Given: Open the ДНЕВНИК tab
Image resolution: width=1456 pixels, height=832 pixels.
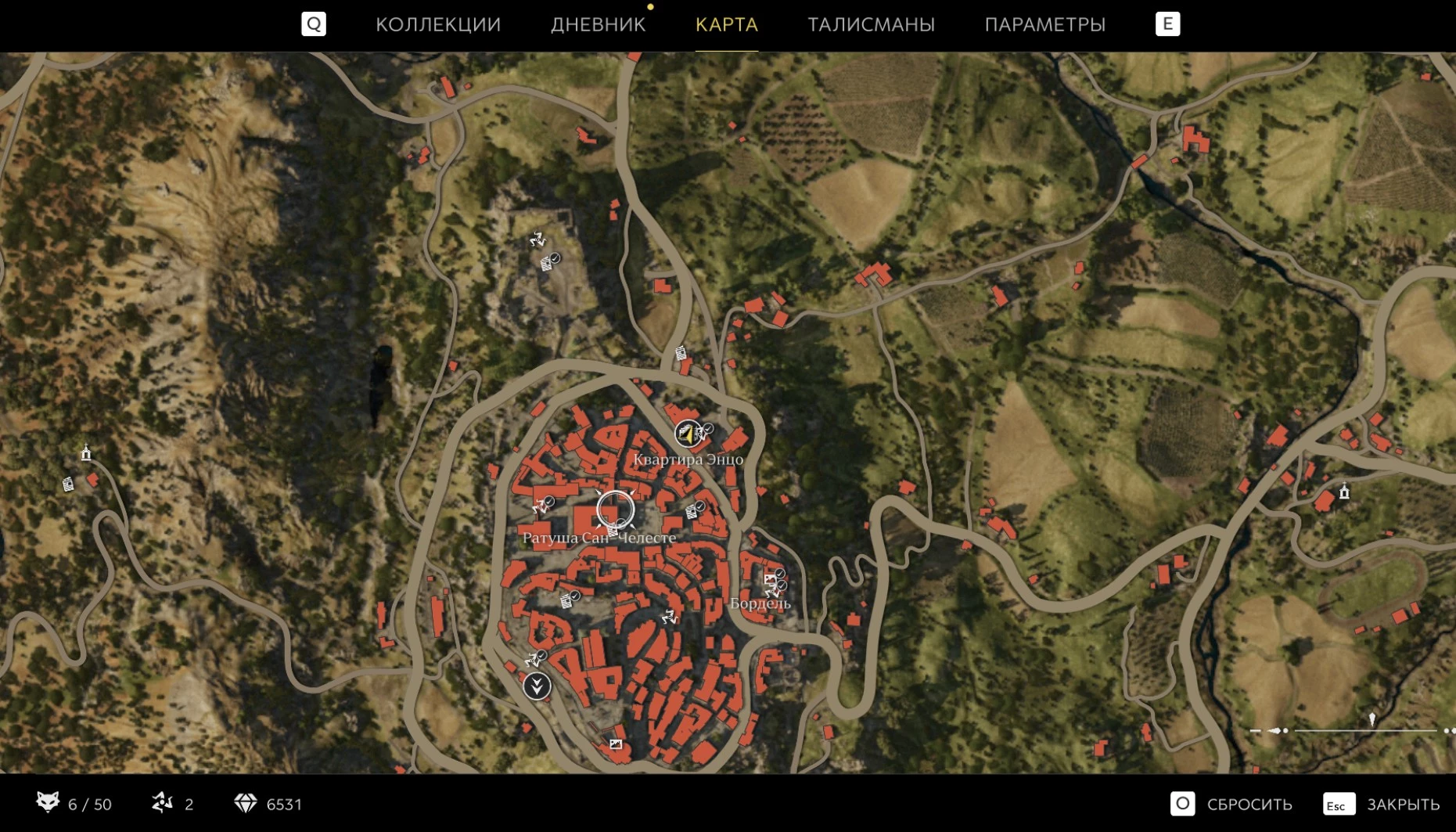Looking at the screenshot, I should 598,24.
